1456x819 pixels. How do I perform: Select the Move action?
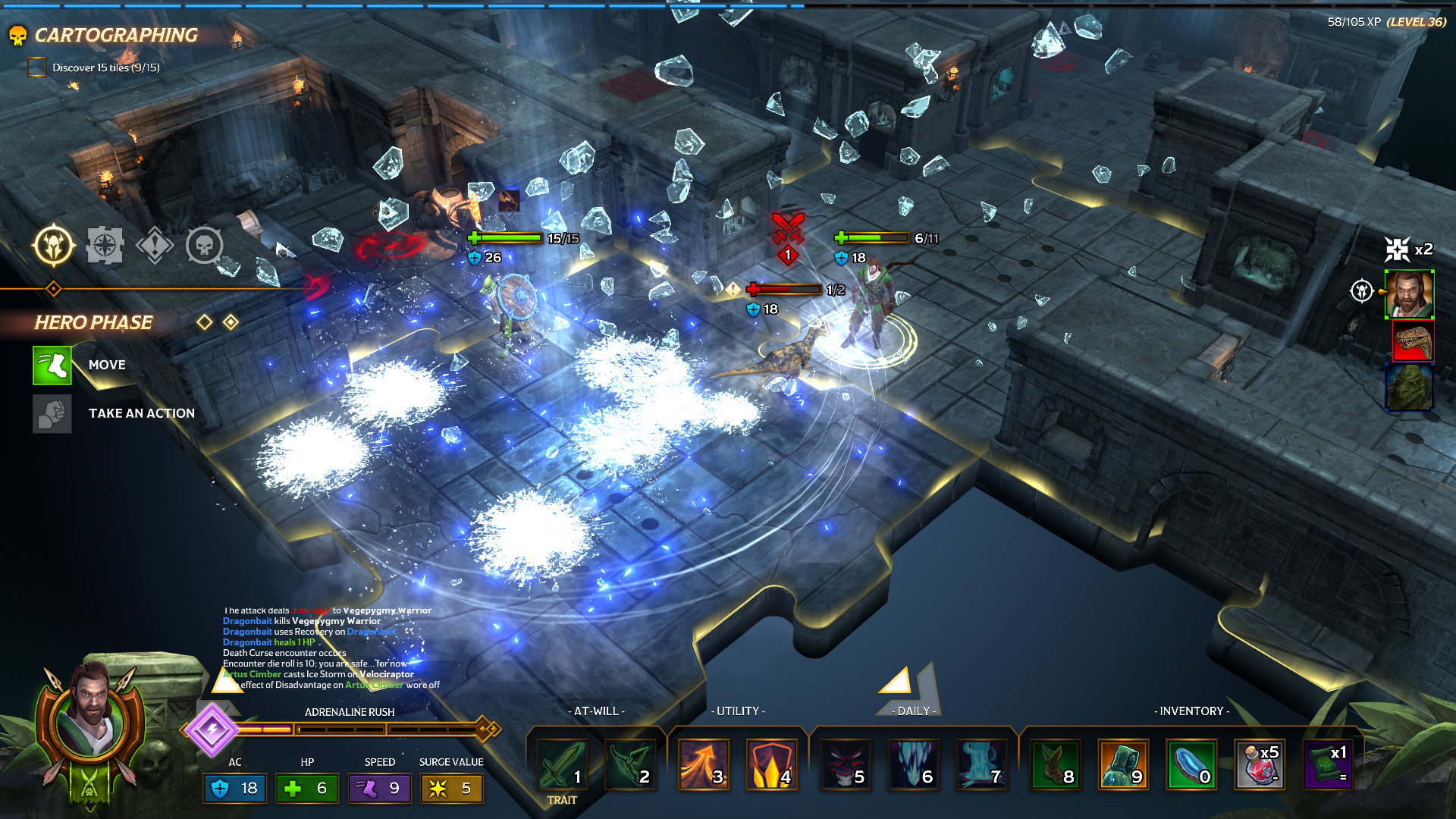pyautogui.click(x=52, y=365)
